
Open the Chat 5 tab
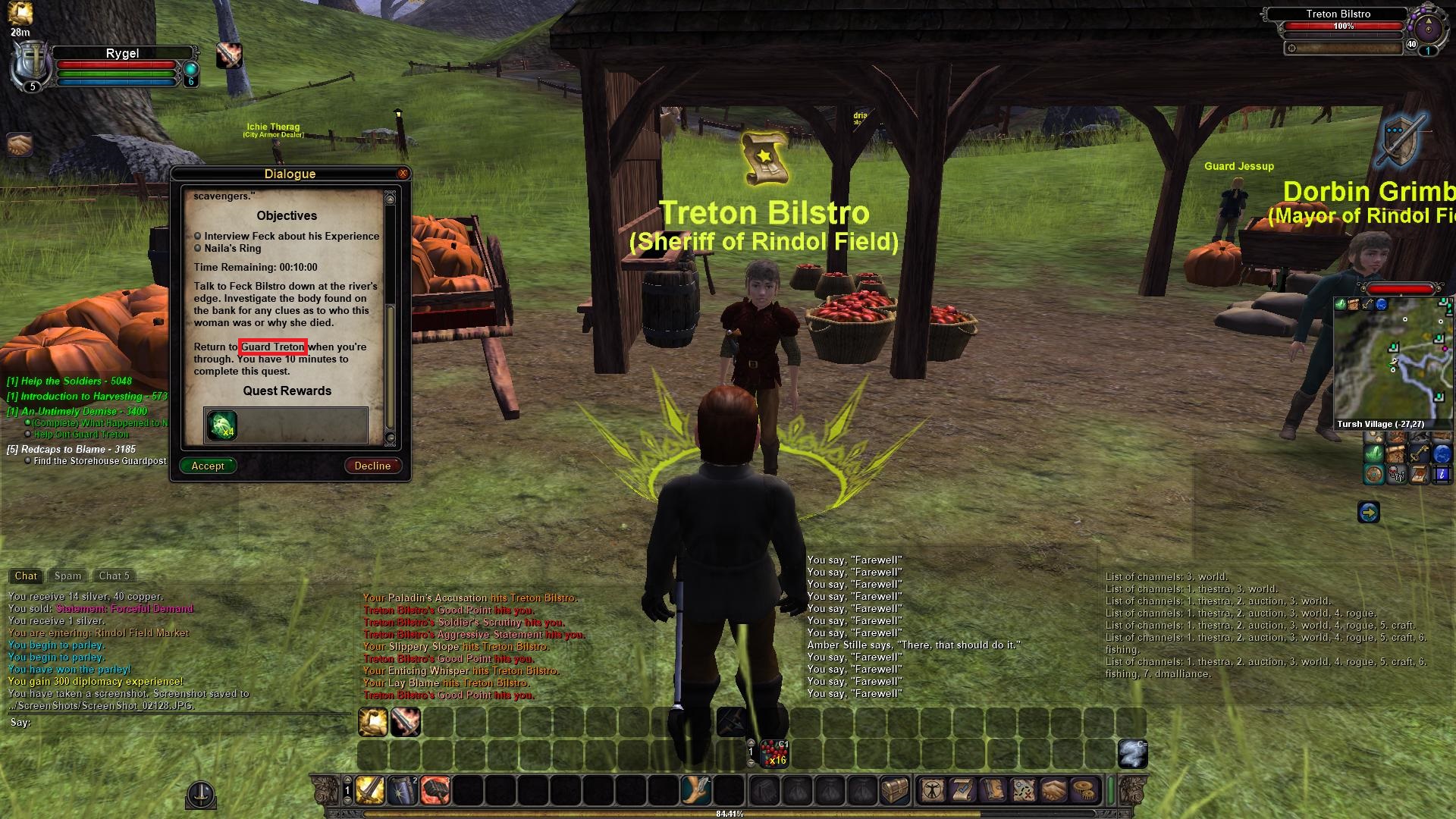click(x=114, y=576)
